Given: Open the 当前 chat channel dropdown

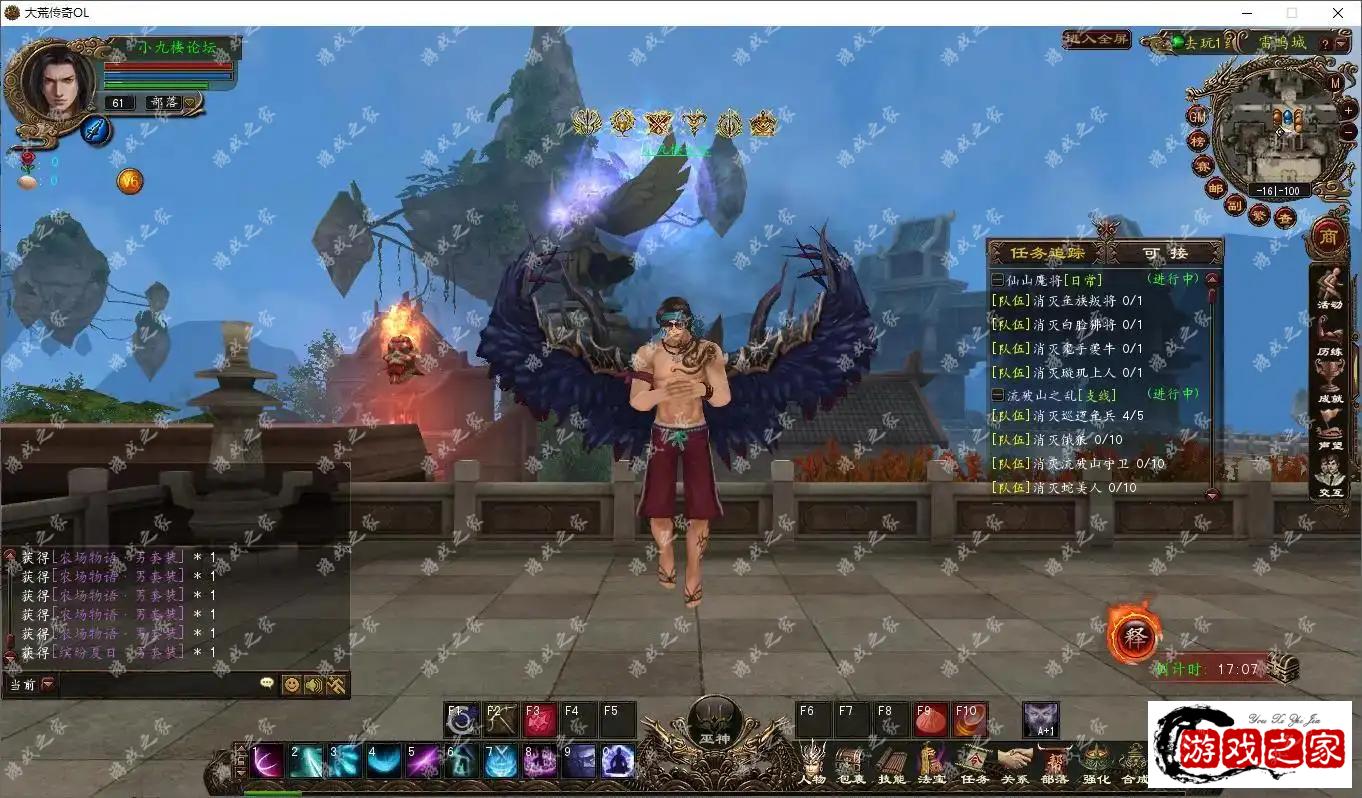Looking at the screenshot, I should click(48, 685).
